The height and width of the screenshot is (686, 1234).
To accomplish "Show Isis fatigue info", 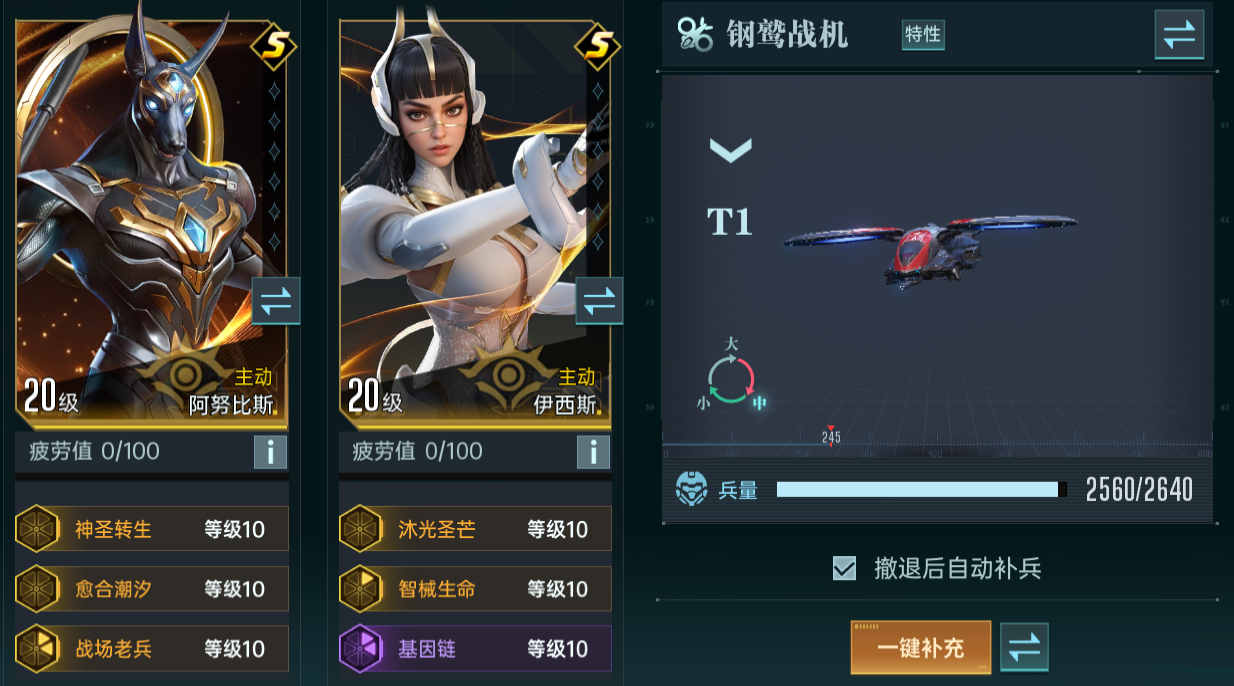I will (593, 452).
